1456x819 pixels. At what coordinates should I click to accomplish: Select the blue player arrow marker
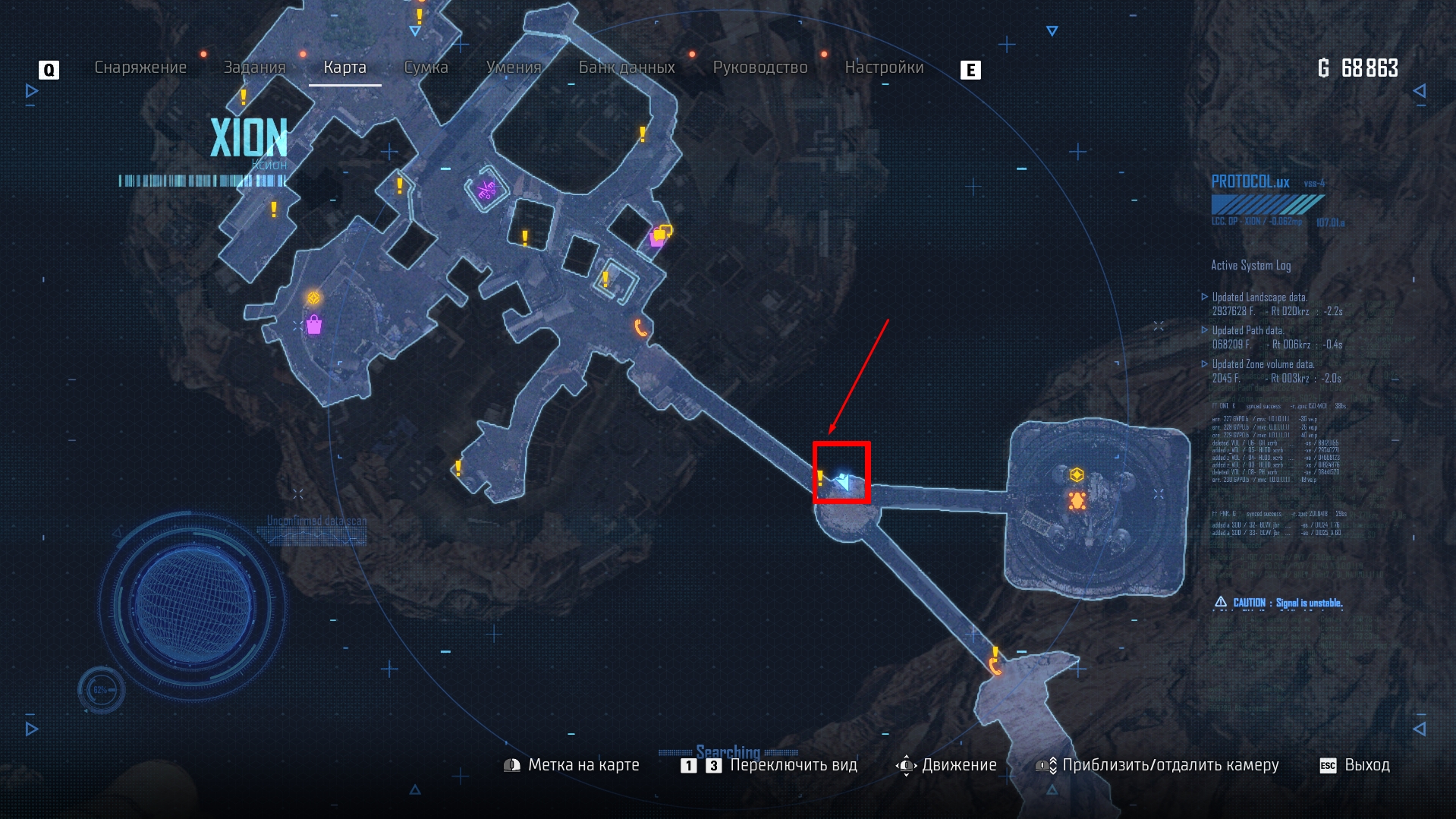point(844,481)
